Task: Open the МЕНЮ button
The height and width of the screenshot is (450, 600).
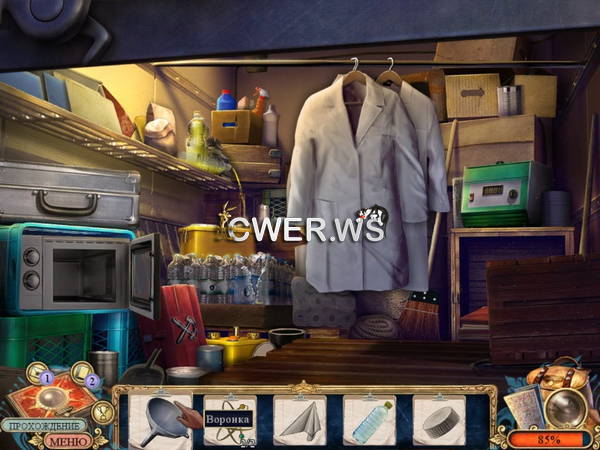Action: (x=69, y=439)
